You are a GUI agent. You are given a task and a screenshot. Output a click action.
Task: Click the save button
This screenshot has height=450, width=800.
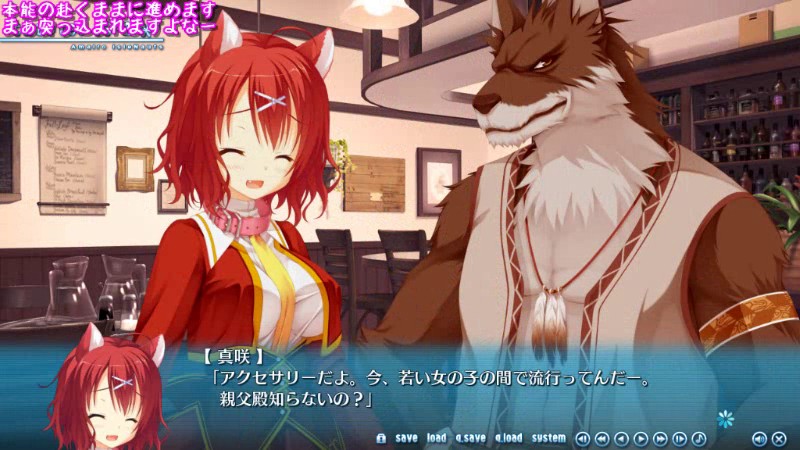(x=406, y=438)
